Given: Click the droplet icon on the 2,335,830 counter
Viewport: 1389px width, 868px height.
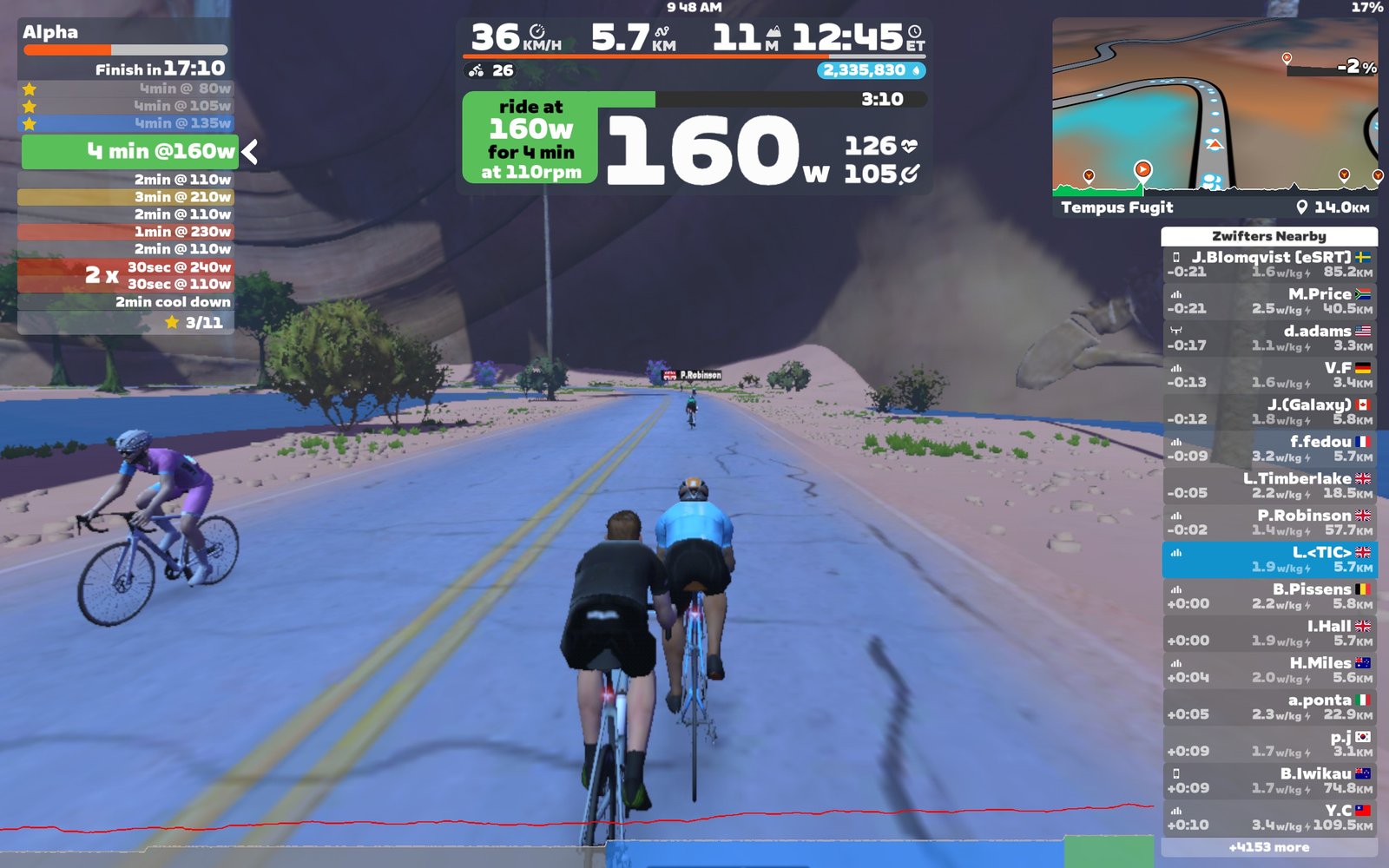Looking at the screenshot, I should click(x=918, y=70).
